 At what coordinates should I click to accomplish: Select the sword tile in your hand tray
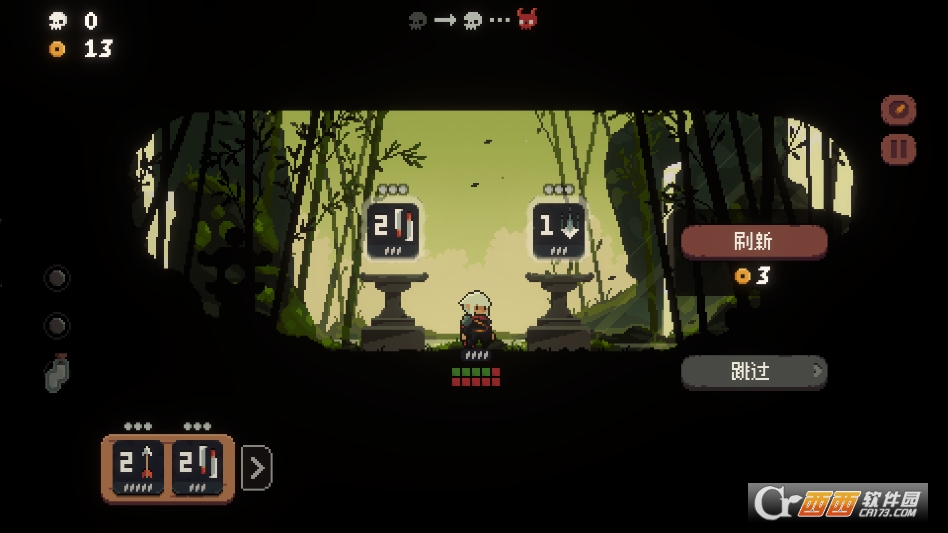pyautogui.click(x=197, y=467)
